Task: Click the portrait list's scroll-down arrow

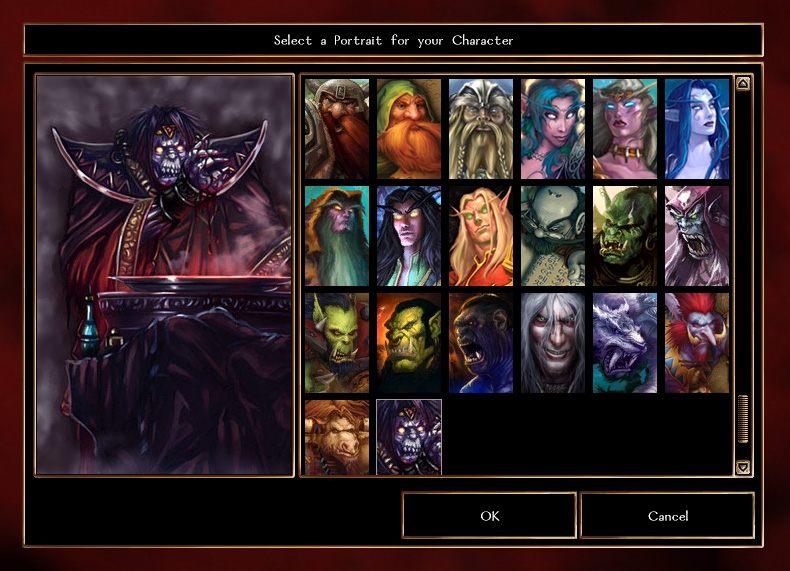Action: point(743,466)
